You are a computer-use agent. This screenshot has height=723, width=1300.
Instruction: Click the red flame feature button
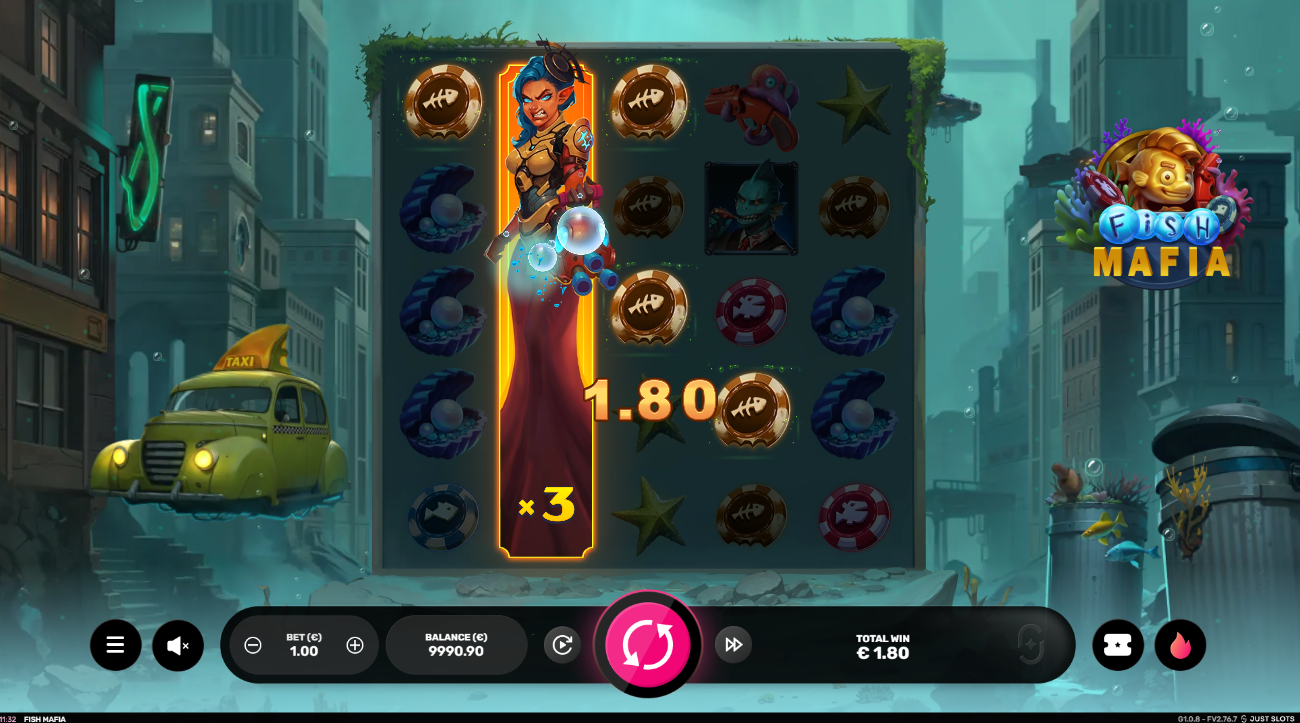(1180, 645)
